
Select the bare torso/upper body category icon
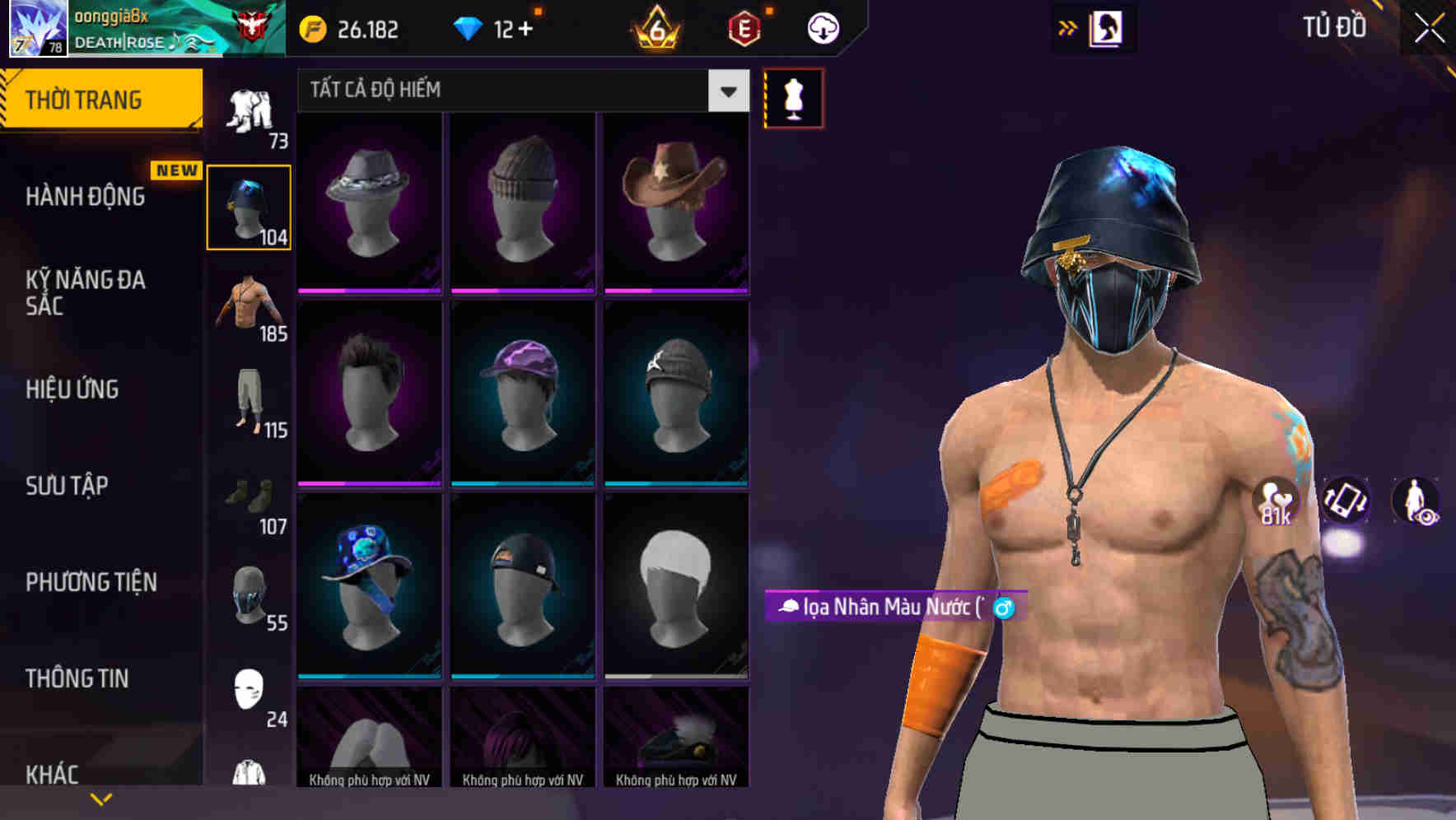click(248, 309)
